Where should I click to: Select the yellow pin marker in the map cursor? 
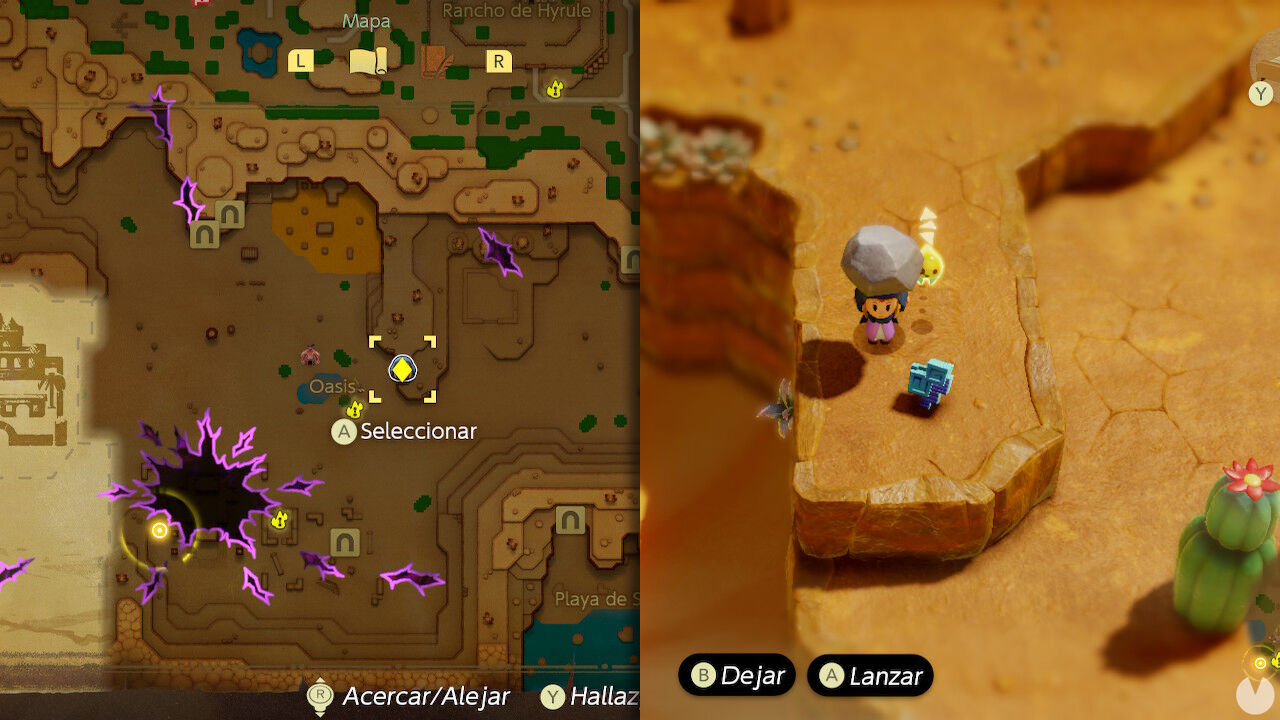coord(400,370)
